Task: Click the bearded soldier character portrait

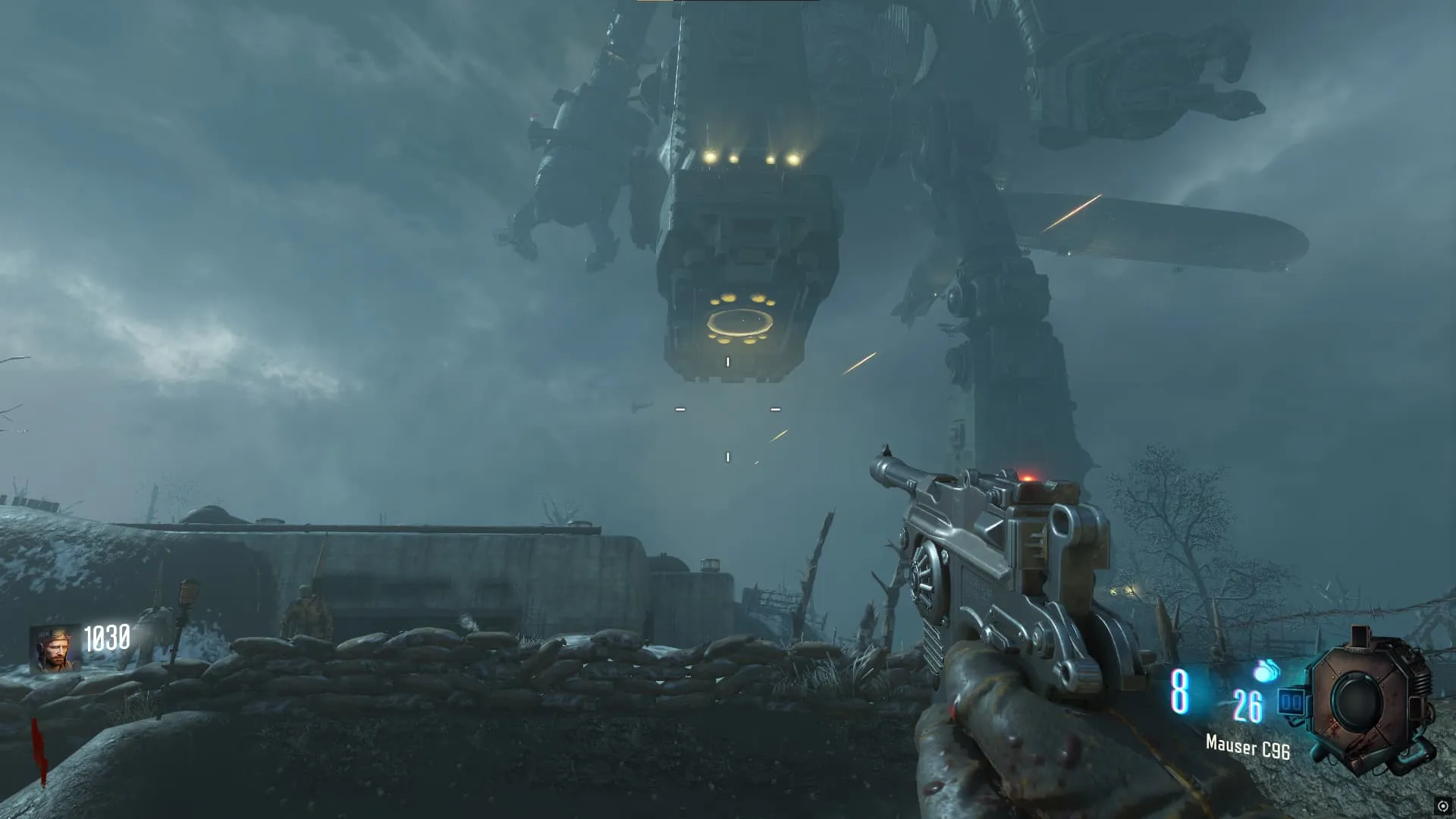Action: (55, 649)
